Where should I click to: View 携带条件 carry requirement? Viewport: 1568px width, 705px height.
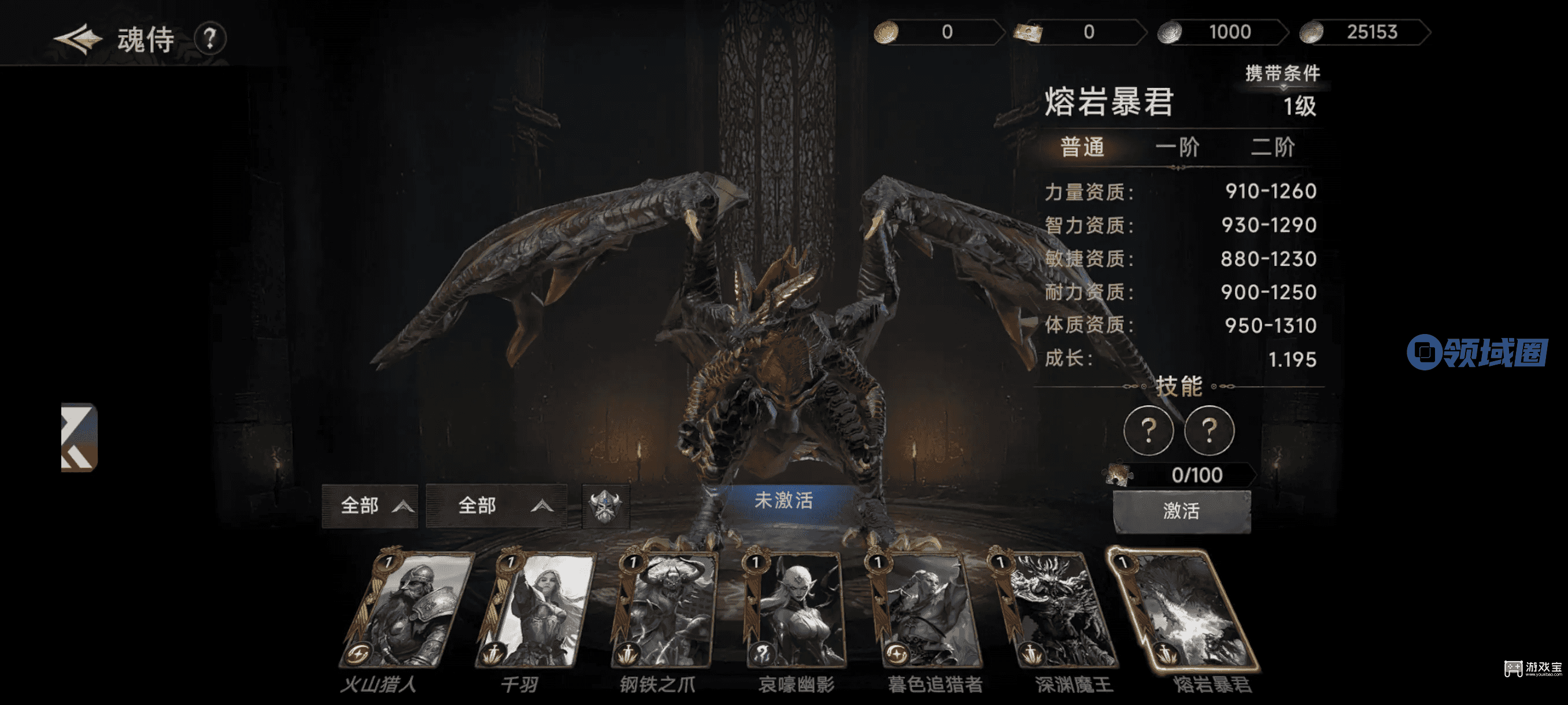point(1282,73)
